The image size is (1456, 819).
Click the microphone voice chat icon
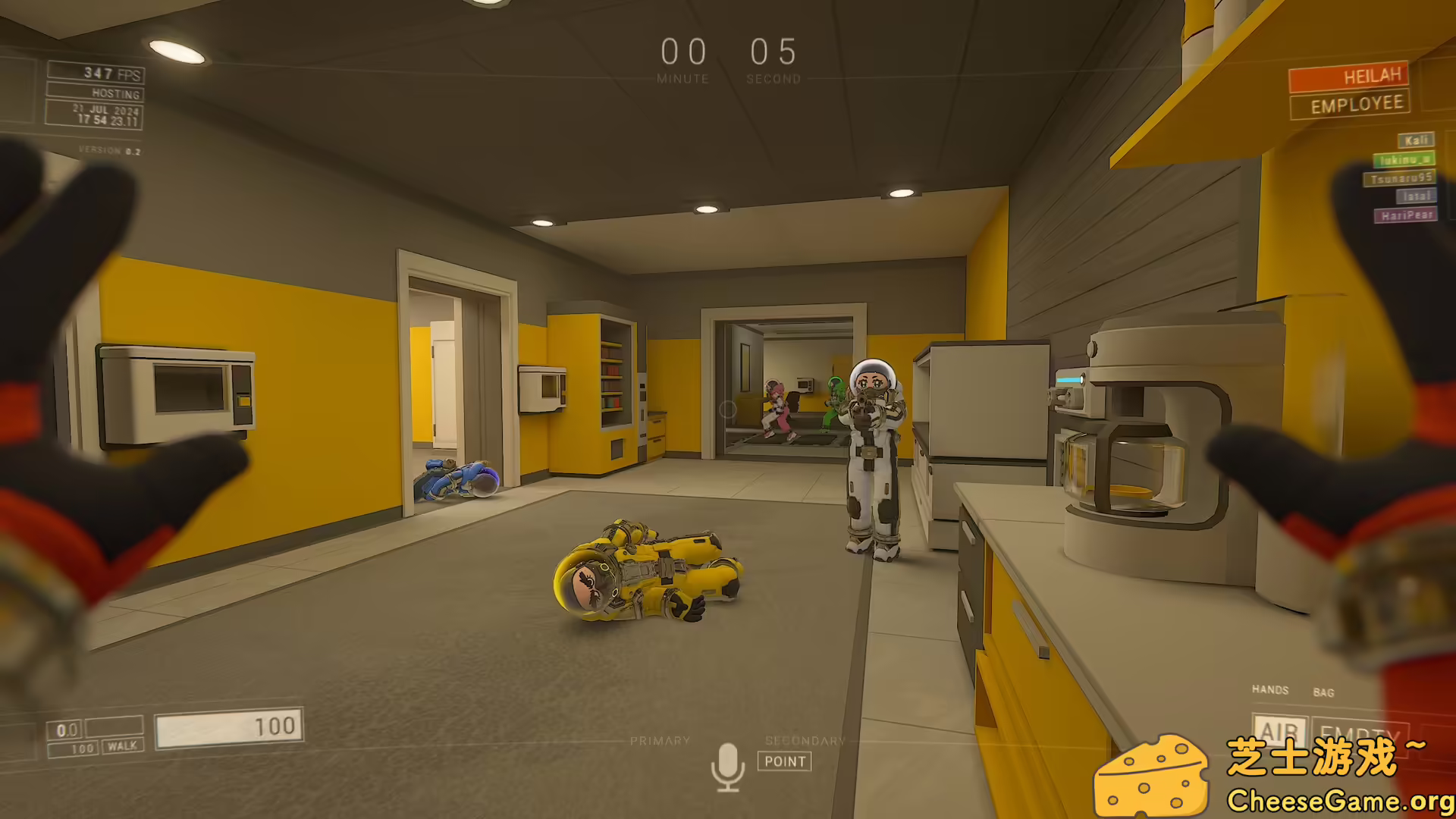730,762
